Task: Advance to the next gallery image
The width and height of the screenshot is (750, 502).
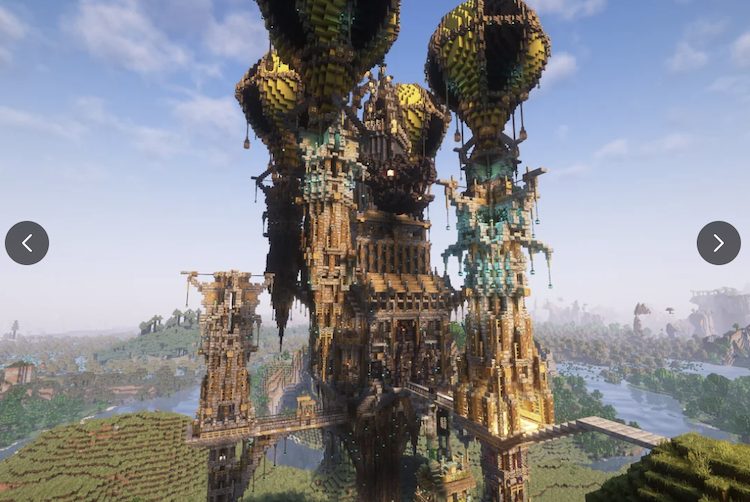Action: coord(718,243)
